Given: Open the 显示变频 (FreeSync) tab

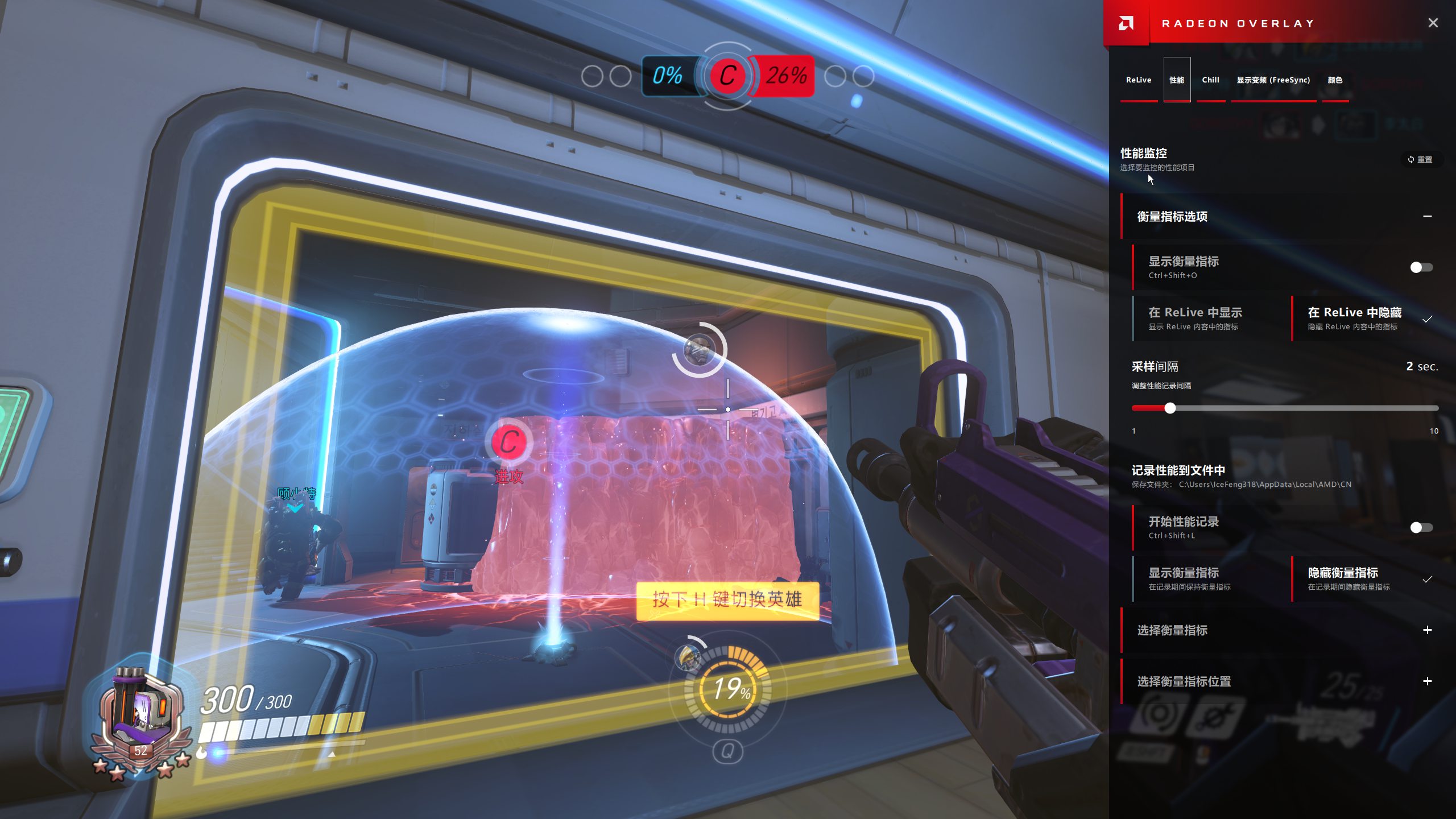Looking at the screenshot, I should tap(1273, 80).
